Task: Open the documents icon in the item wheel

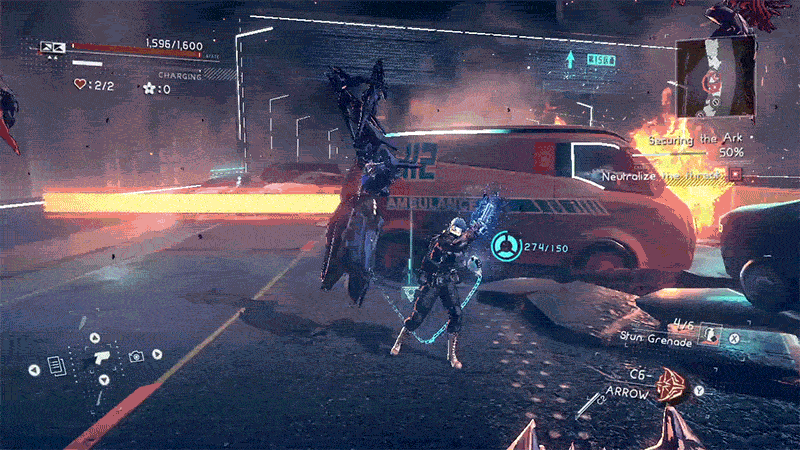Action: click(58, 367)
